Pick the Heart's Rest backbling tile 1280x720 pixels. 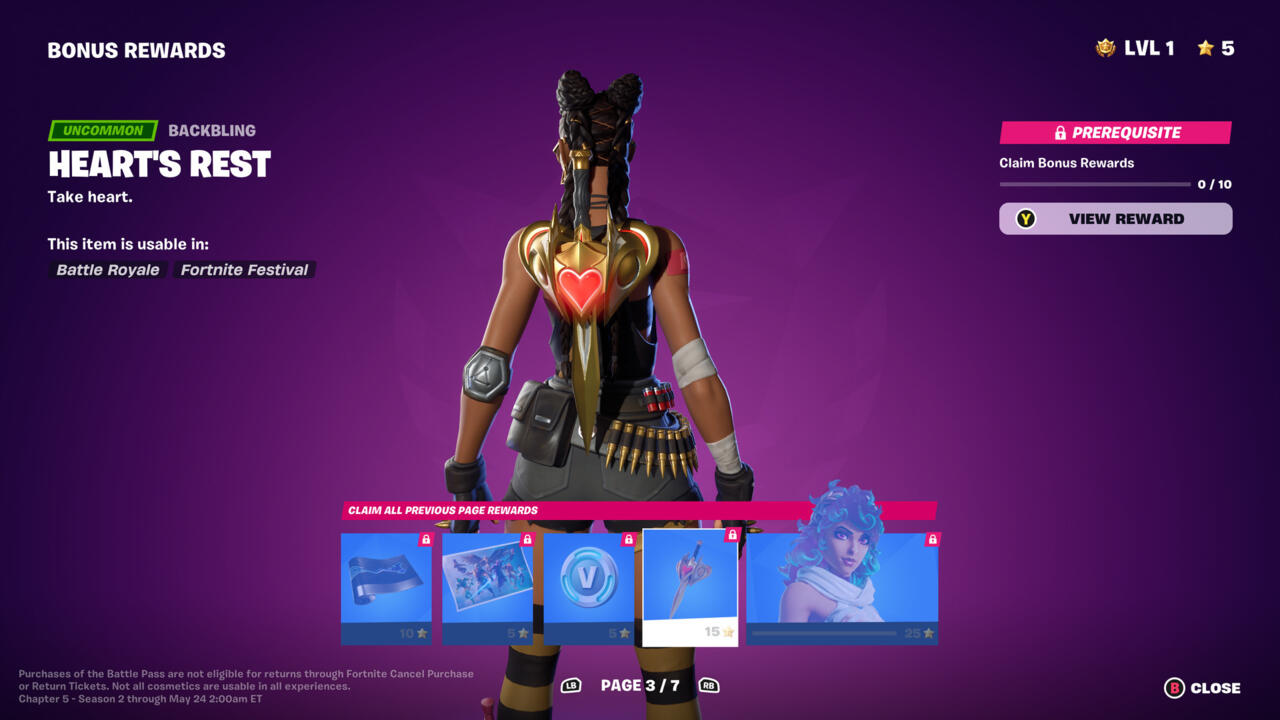(690, 587)
